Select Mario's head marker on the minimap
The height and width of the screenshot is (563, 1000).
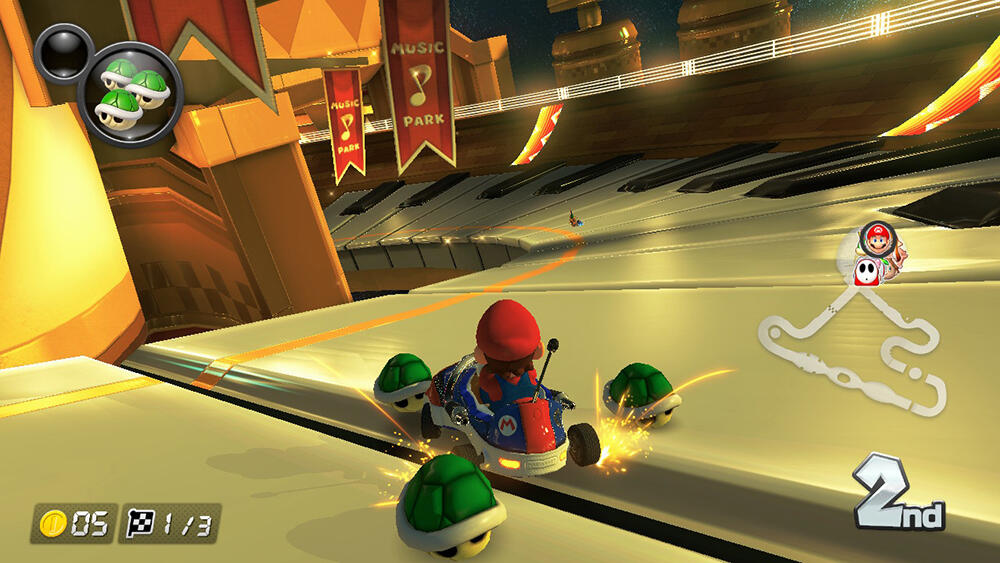coord(877,240)
